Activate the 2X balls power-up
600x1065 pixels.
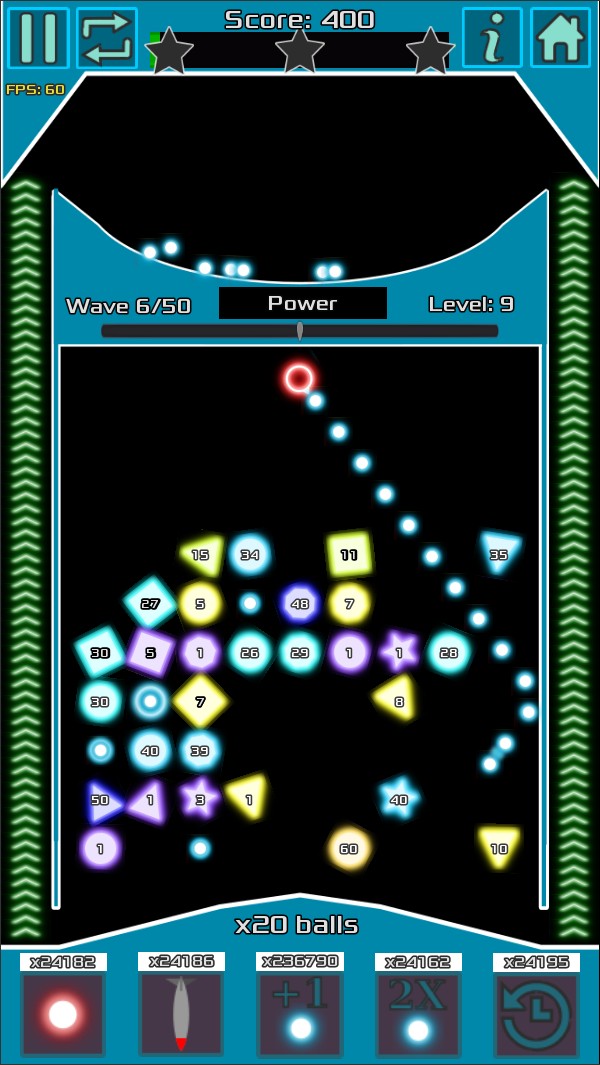coord(418,1014)
